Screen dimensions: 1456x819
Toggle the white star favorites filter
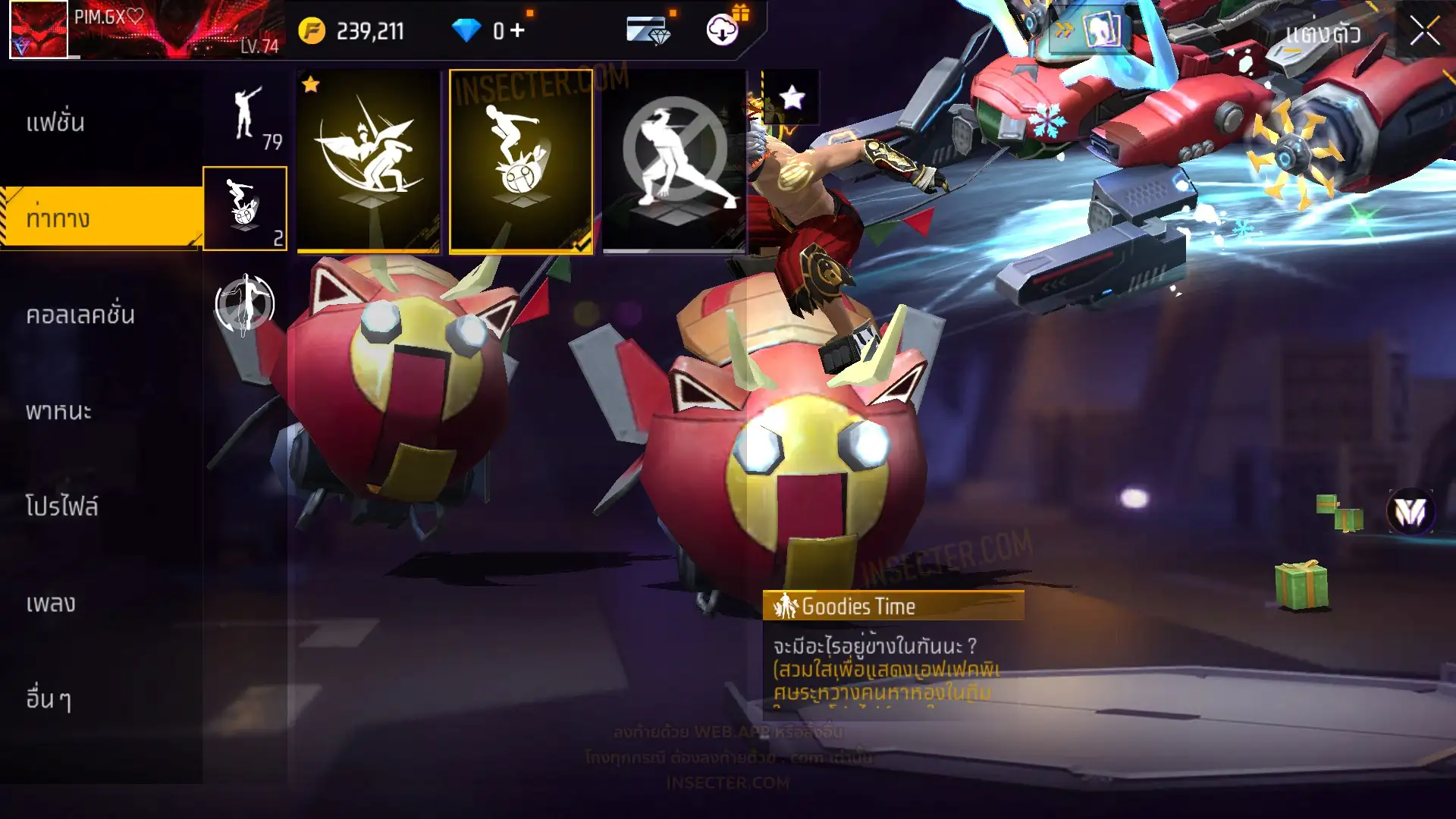(792, 97)
